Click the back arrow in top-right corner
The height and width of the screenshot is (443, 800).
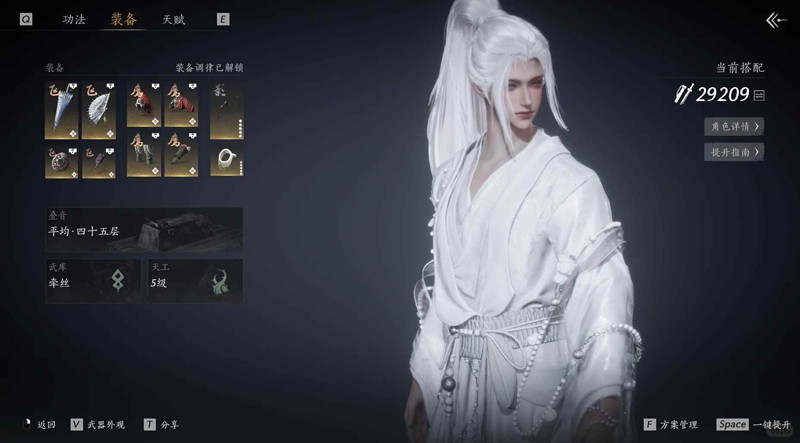tap(776, 20)
